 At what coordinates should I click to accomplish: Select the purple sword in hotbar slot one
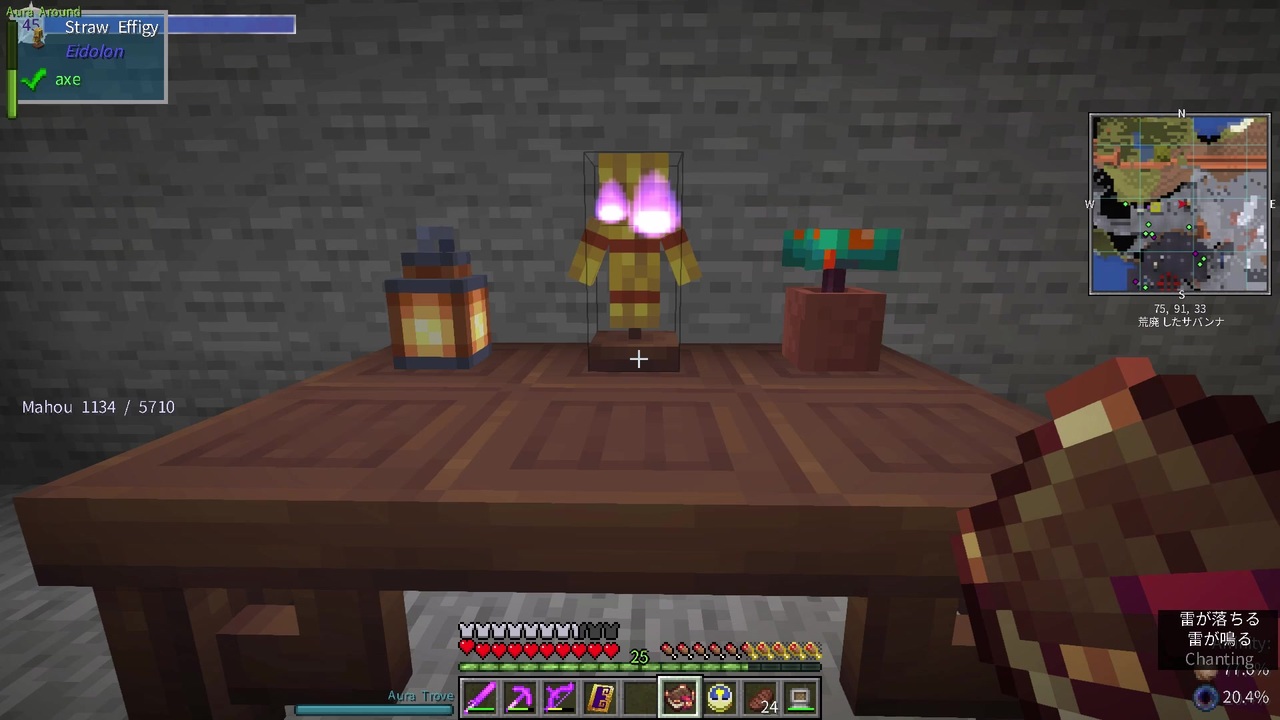(x=480, y=695)
